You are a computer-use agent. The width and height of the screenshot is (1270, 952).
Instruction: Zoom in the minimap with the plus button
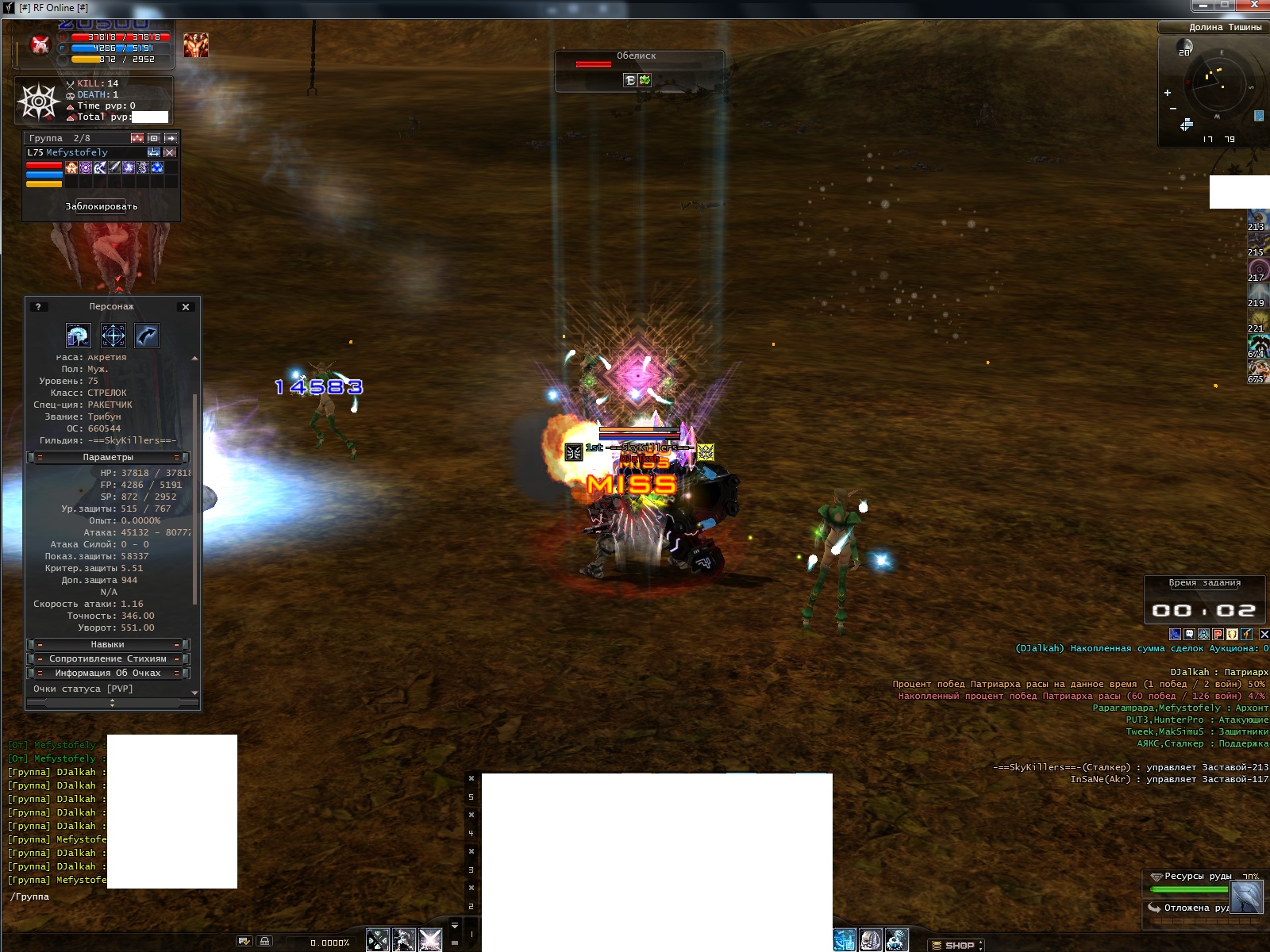click(1168, 93)
